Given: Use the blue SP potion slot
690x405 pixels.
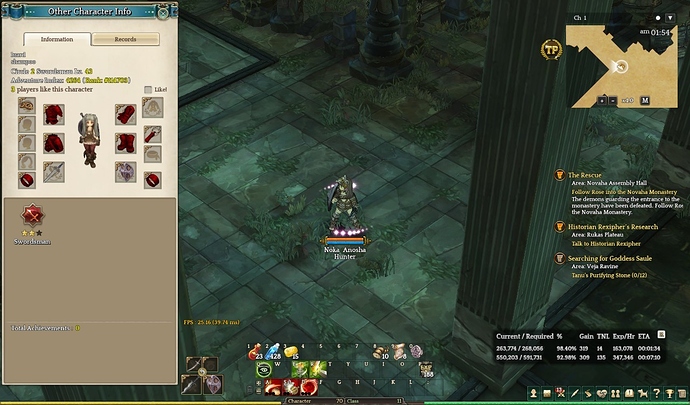Looking at the screenshot, I should tap(274, 351).
